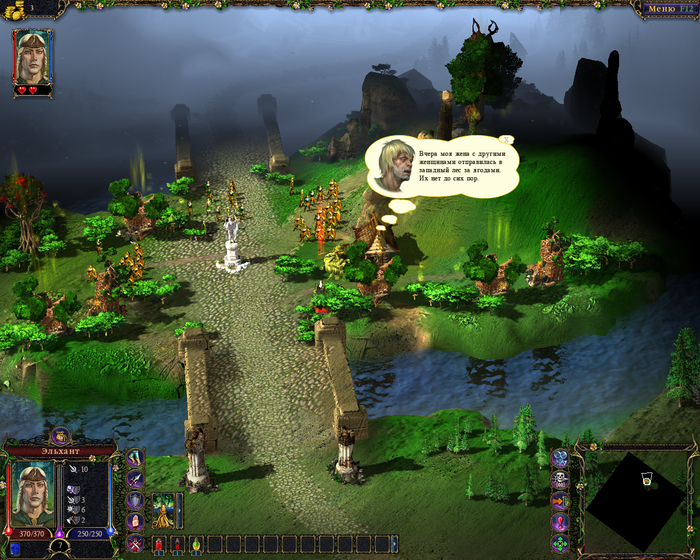Screen dimensions: 700x560
Task: Select the green-robed unit card
Action: click(163, 509)
